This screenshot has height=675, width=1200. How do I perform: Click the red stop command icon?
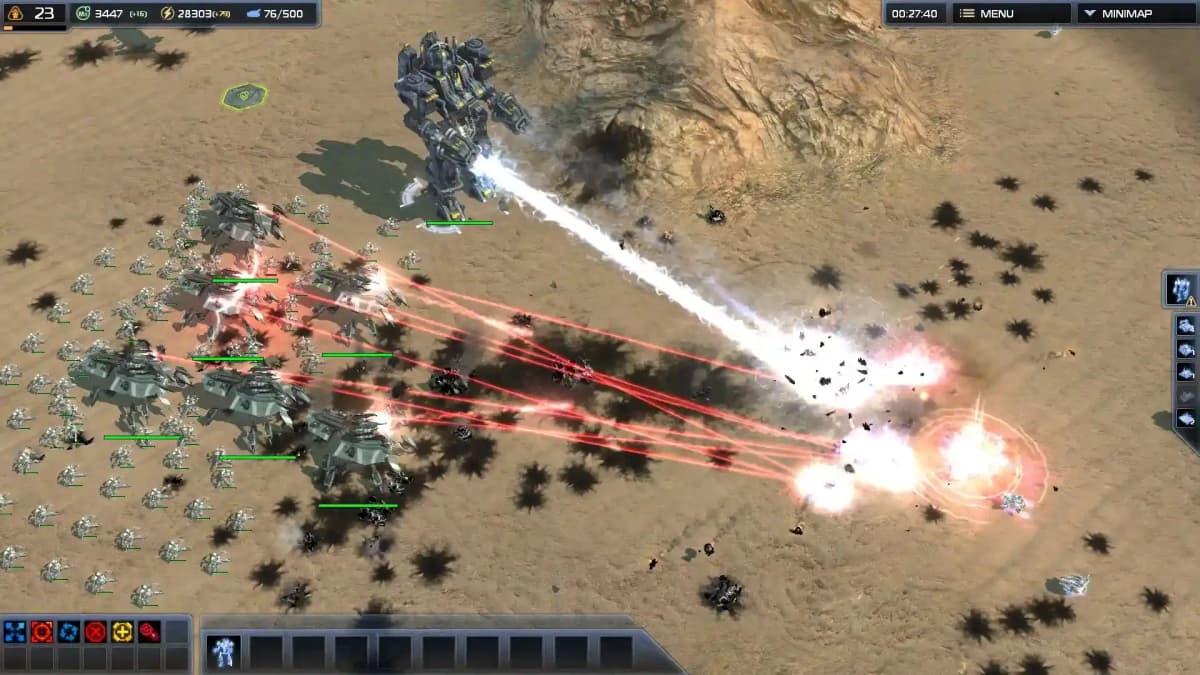coord(96,631)
